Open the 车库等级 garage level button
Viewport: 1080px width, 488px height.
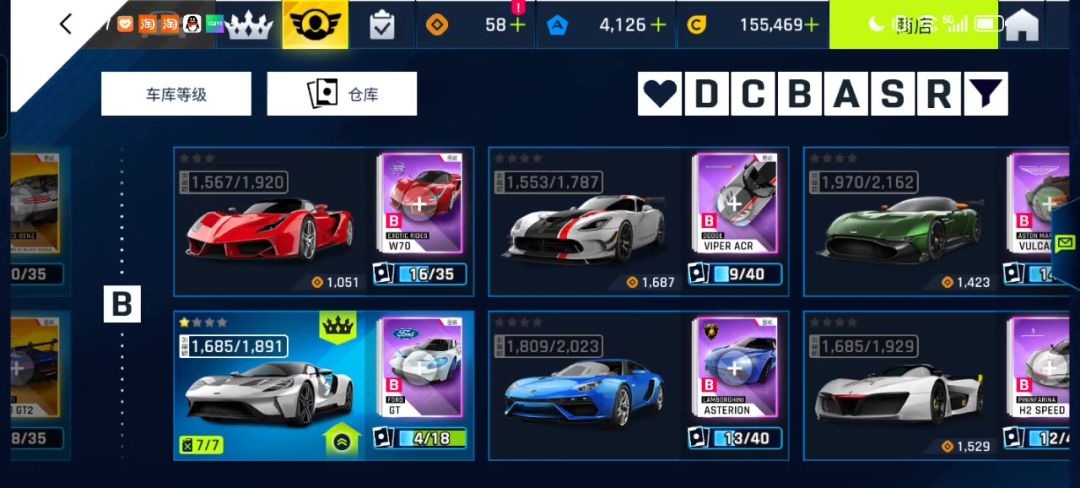click(176, 94)
